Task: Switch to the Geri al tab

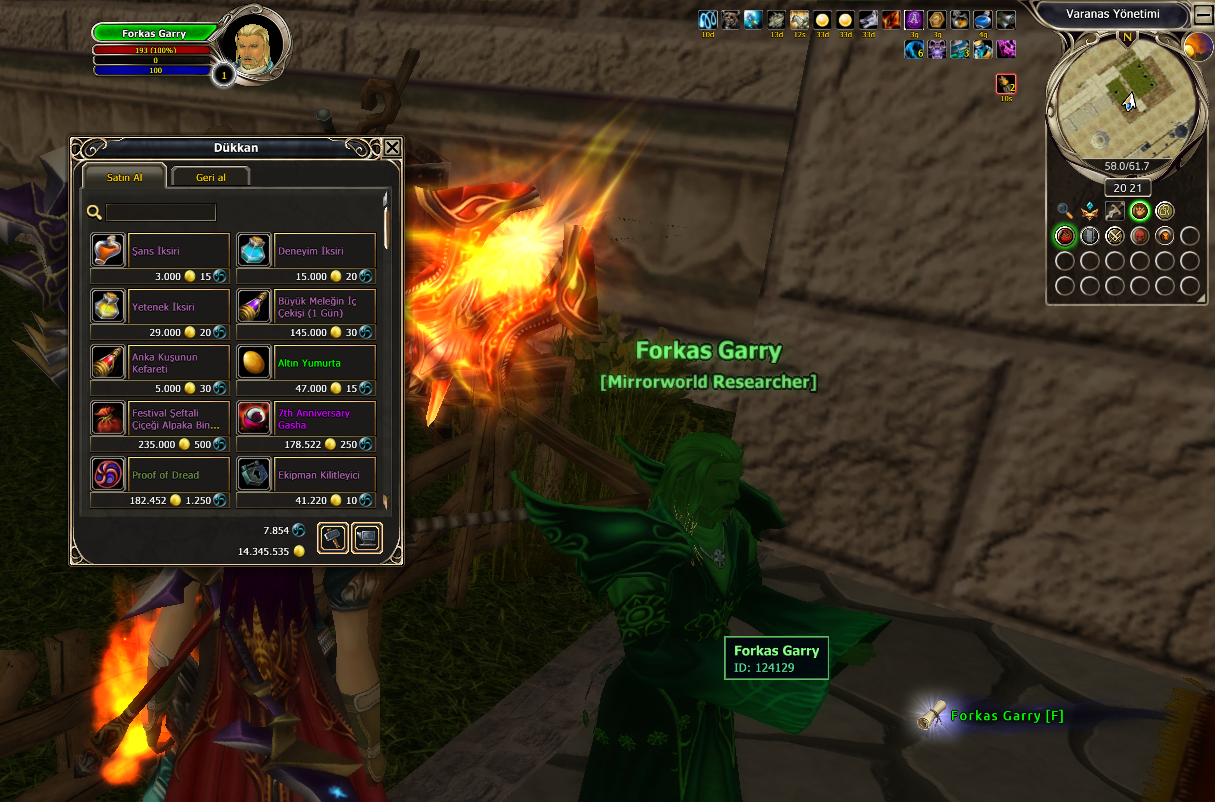Action: coord(210,177)
